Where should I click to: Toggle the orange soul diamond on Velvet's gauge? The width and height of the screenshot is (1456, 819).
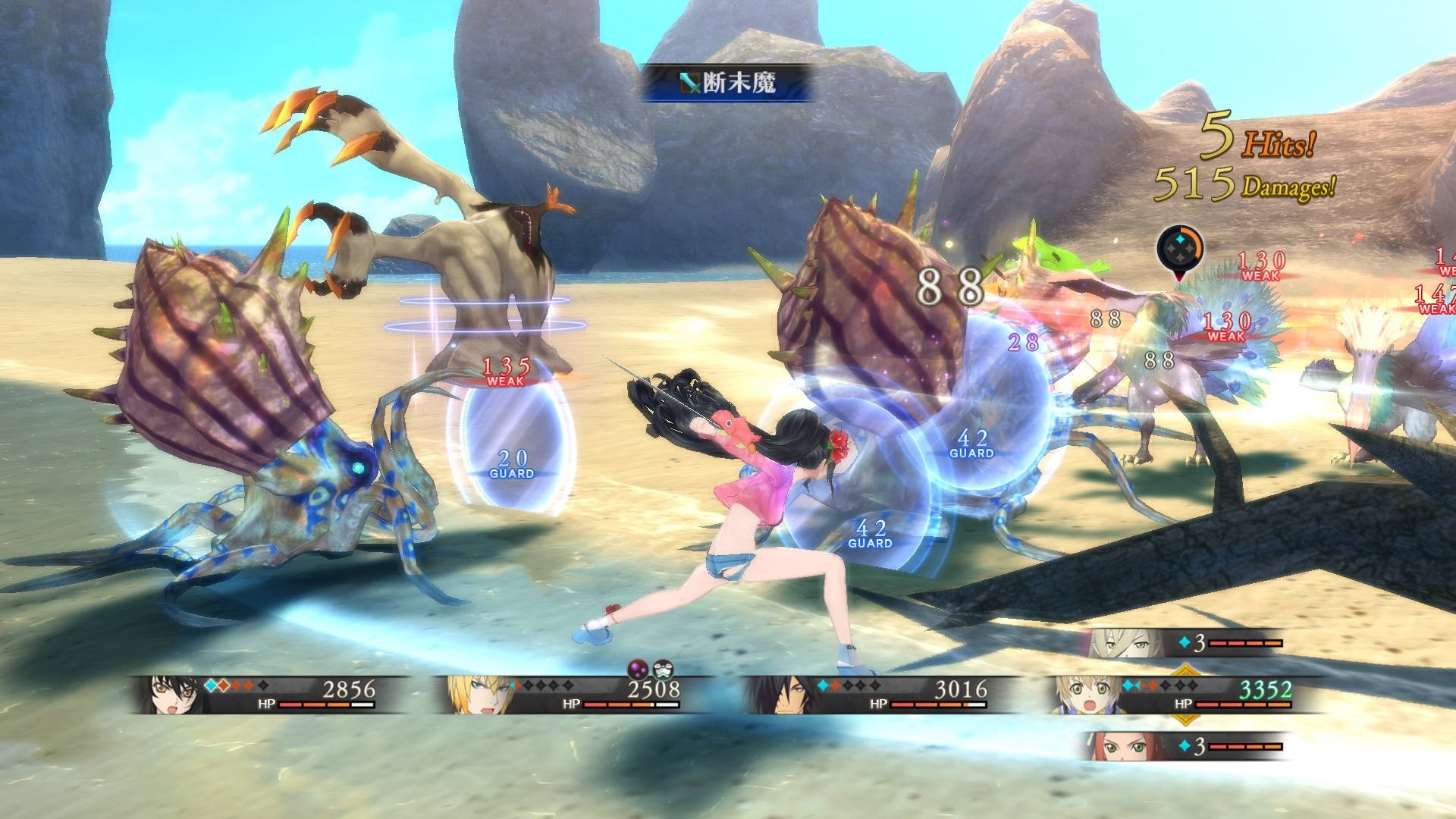(x=224, y=685)
